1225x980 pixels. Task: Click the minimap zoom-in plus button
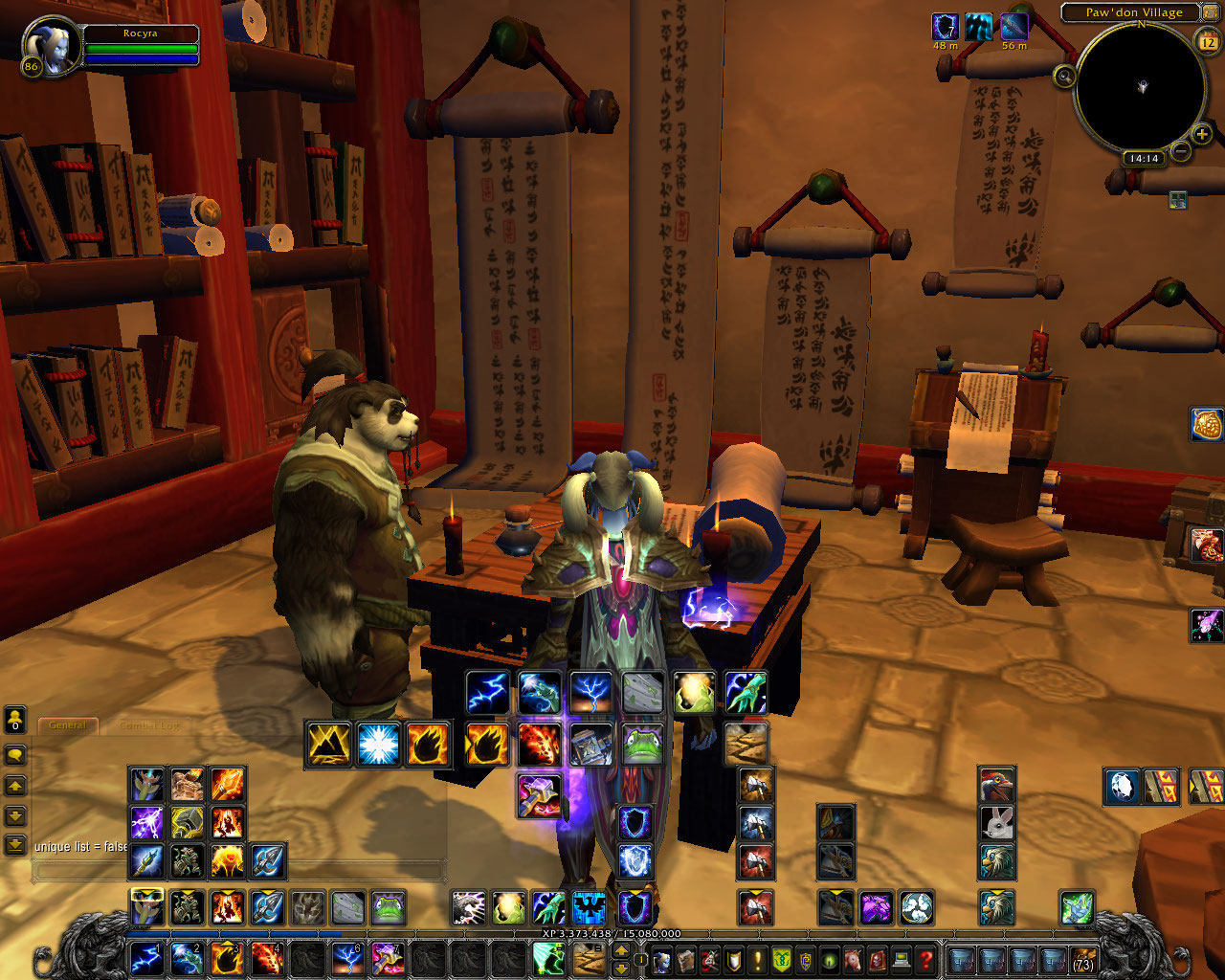[1202, 135]
